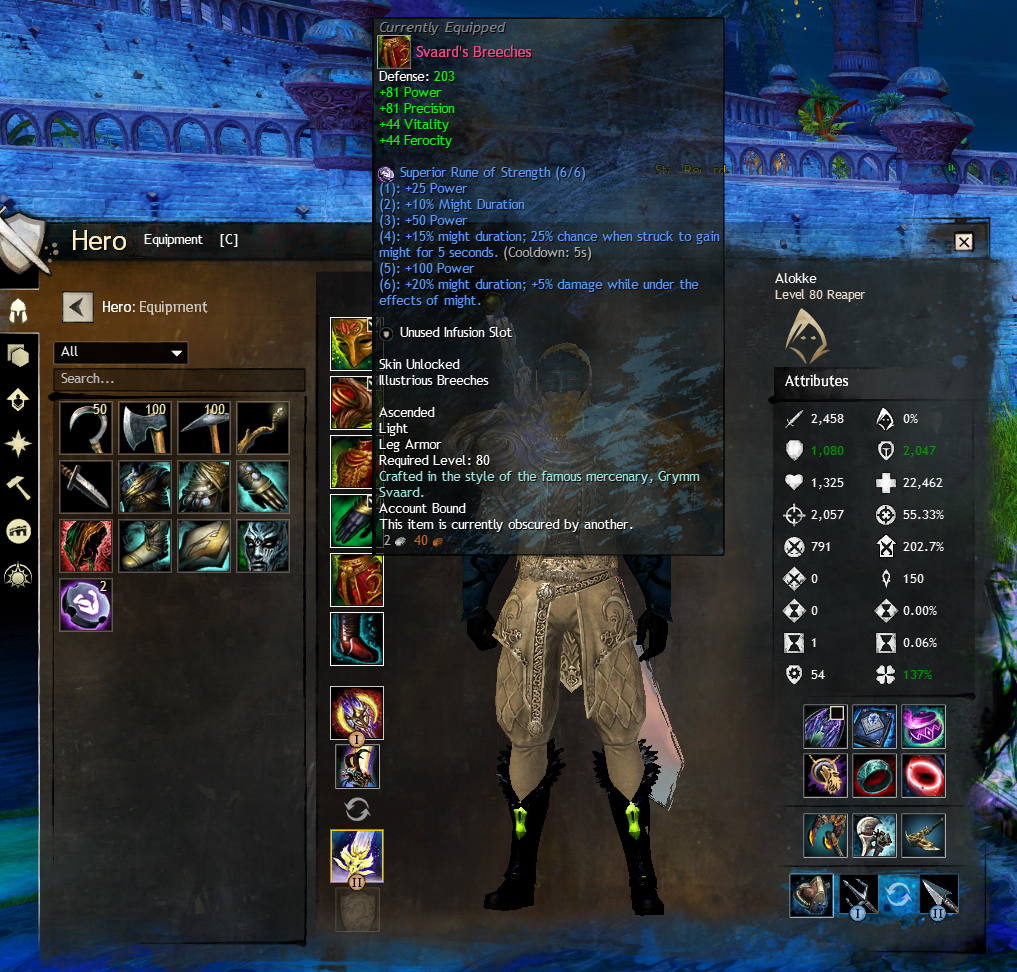
Task: Open the hammer crafting tab in the sidebar
Action: (x=18, y=487)
